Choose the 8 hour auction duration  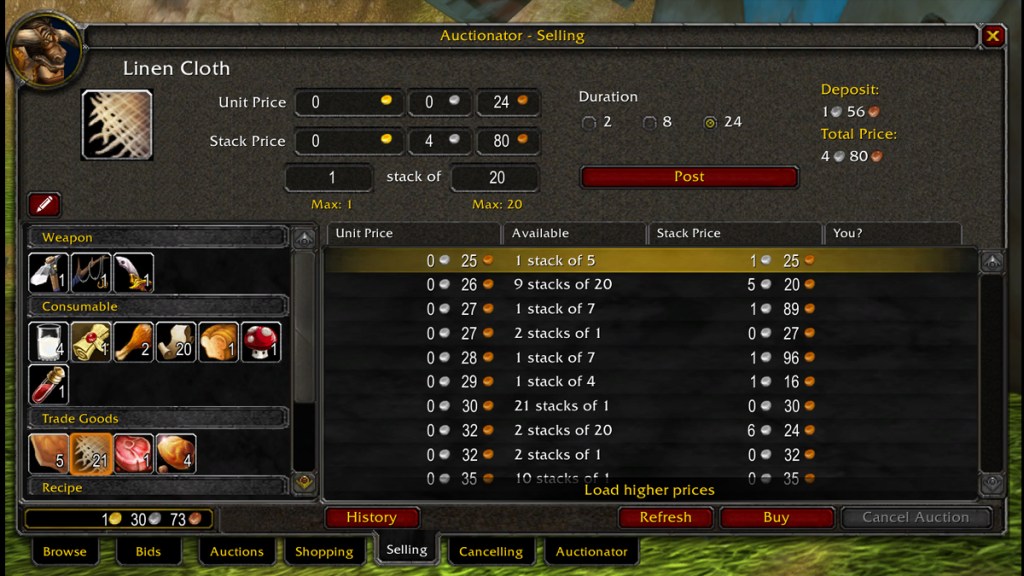[x=649, y=123]
